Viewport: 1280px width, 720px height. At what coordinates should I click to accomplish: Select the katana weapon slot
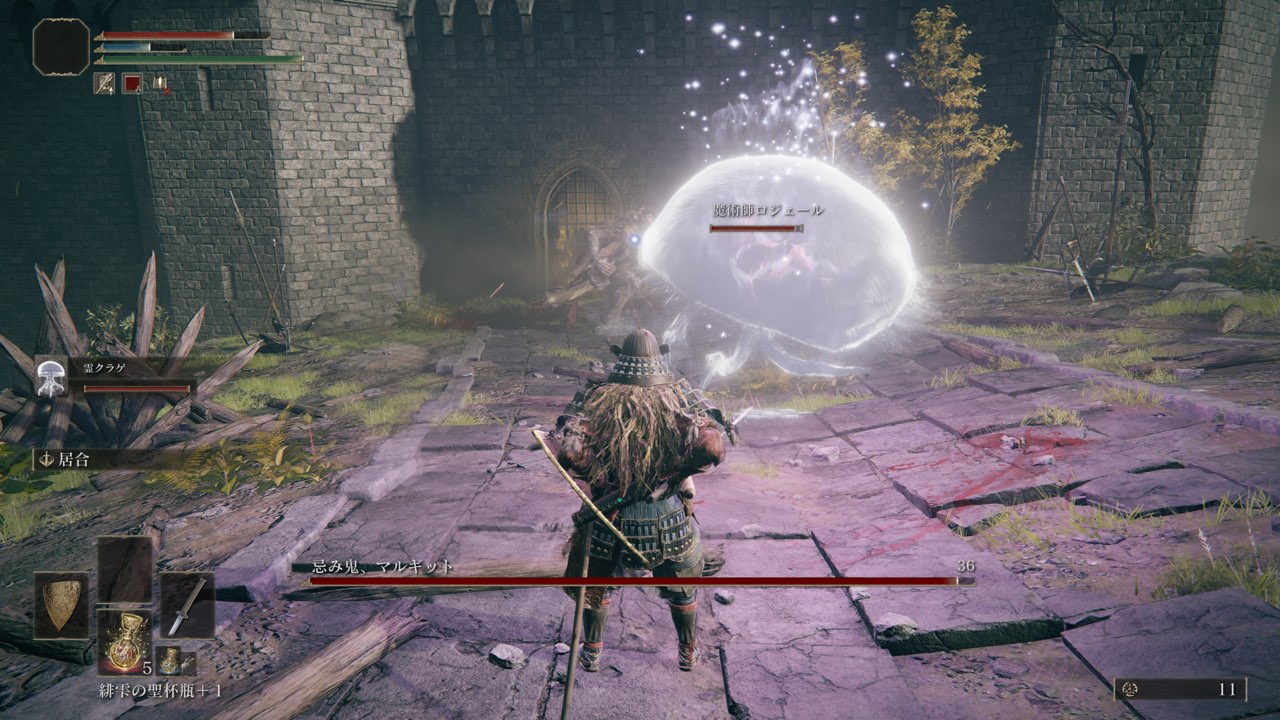[187, 605]
